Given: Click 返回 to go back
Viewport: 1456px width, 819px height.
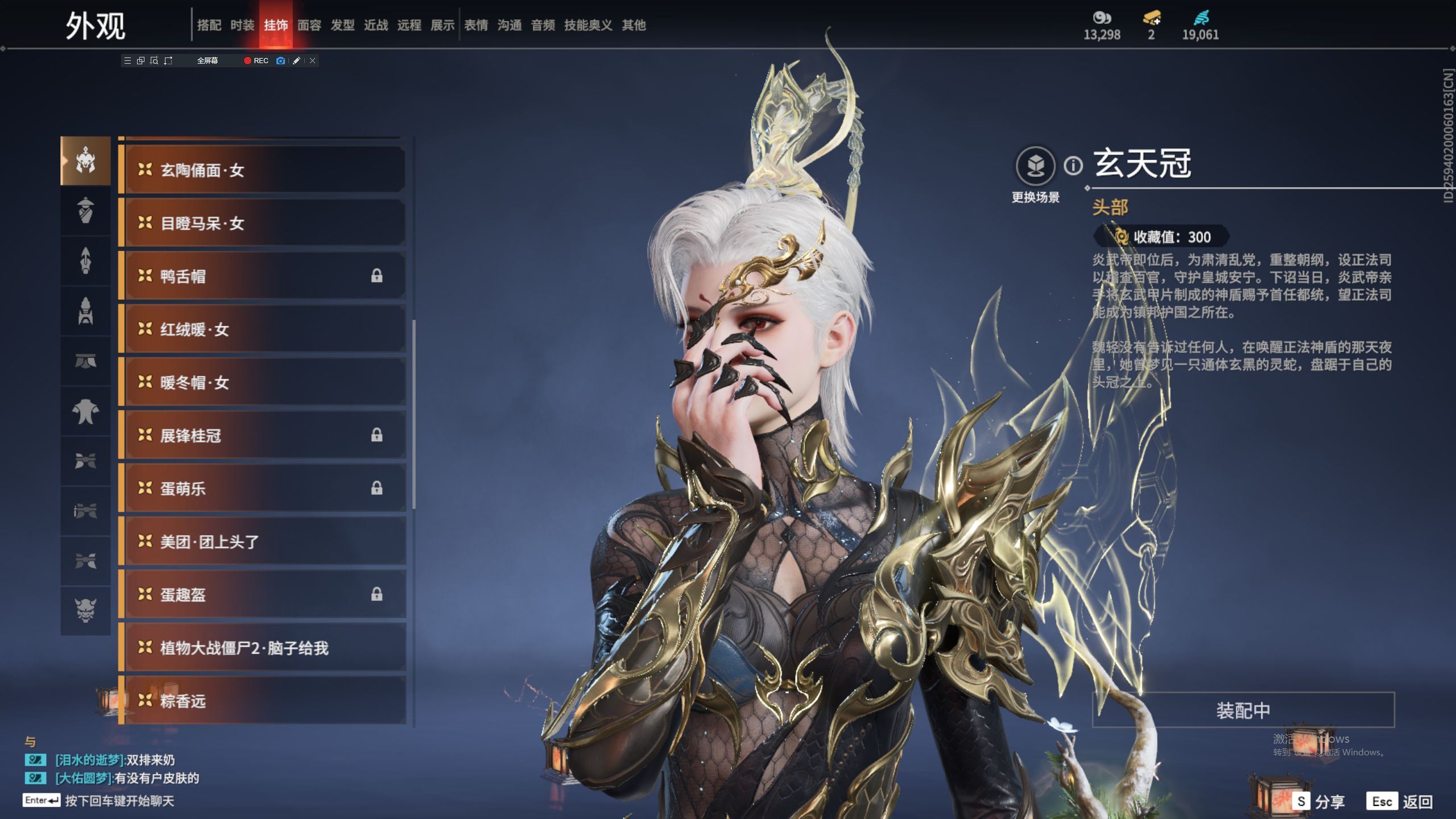Looking at the screenshot, I should click(1400, 802).
